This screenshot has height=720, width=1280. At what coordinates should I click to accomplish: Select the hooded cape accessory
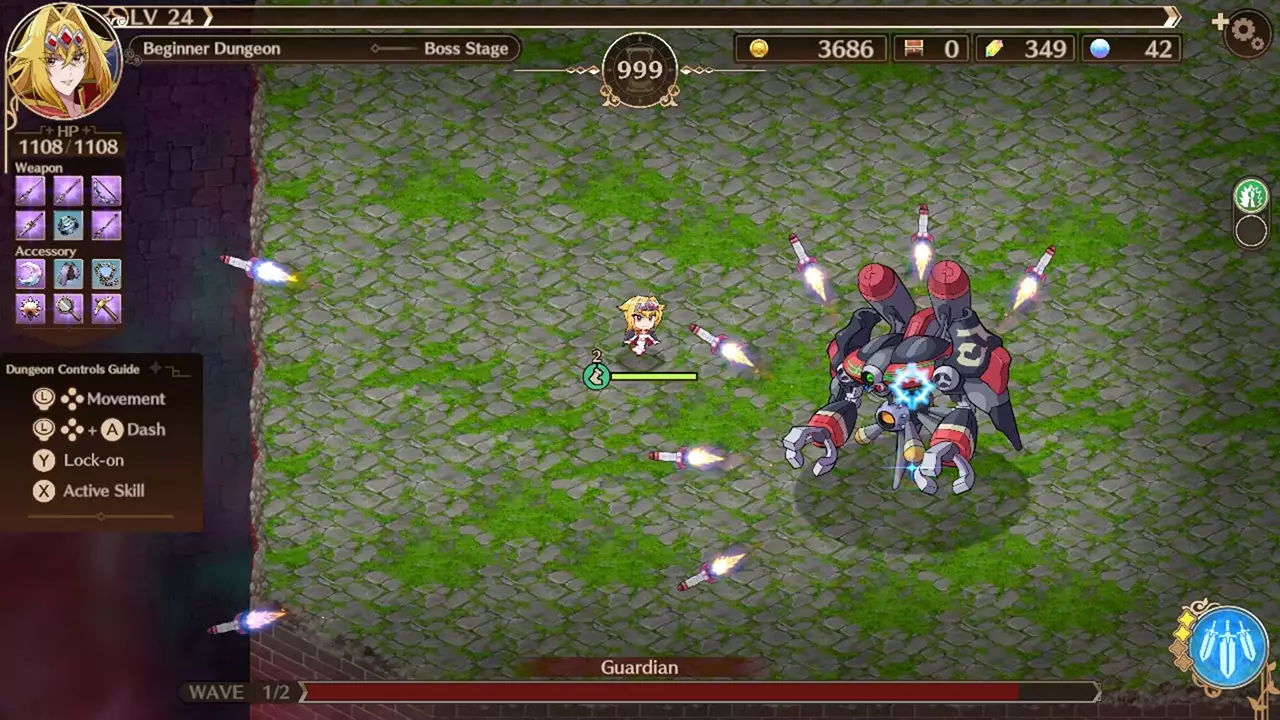pos(68,275)
